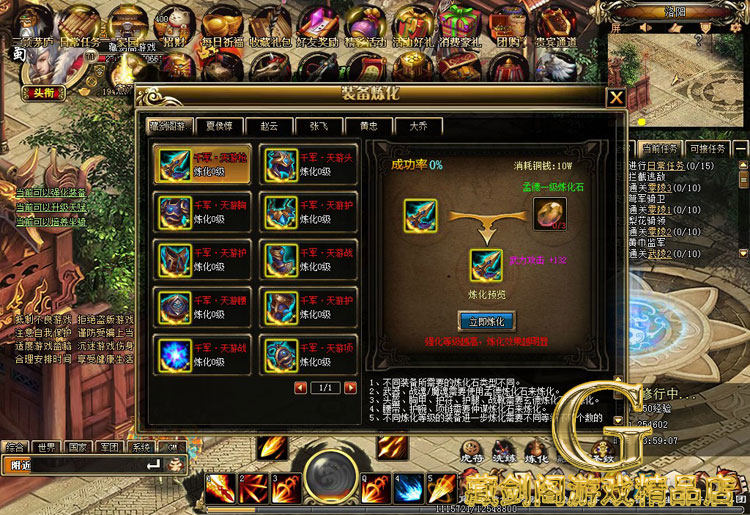
Task: Select the 千军·天君枪 spear equipment entry
Action: [x=202, y=164]
